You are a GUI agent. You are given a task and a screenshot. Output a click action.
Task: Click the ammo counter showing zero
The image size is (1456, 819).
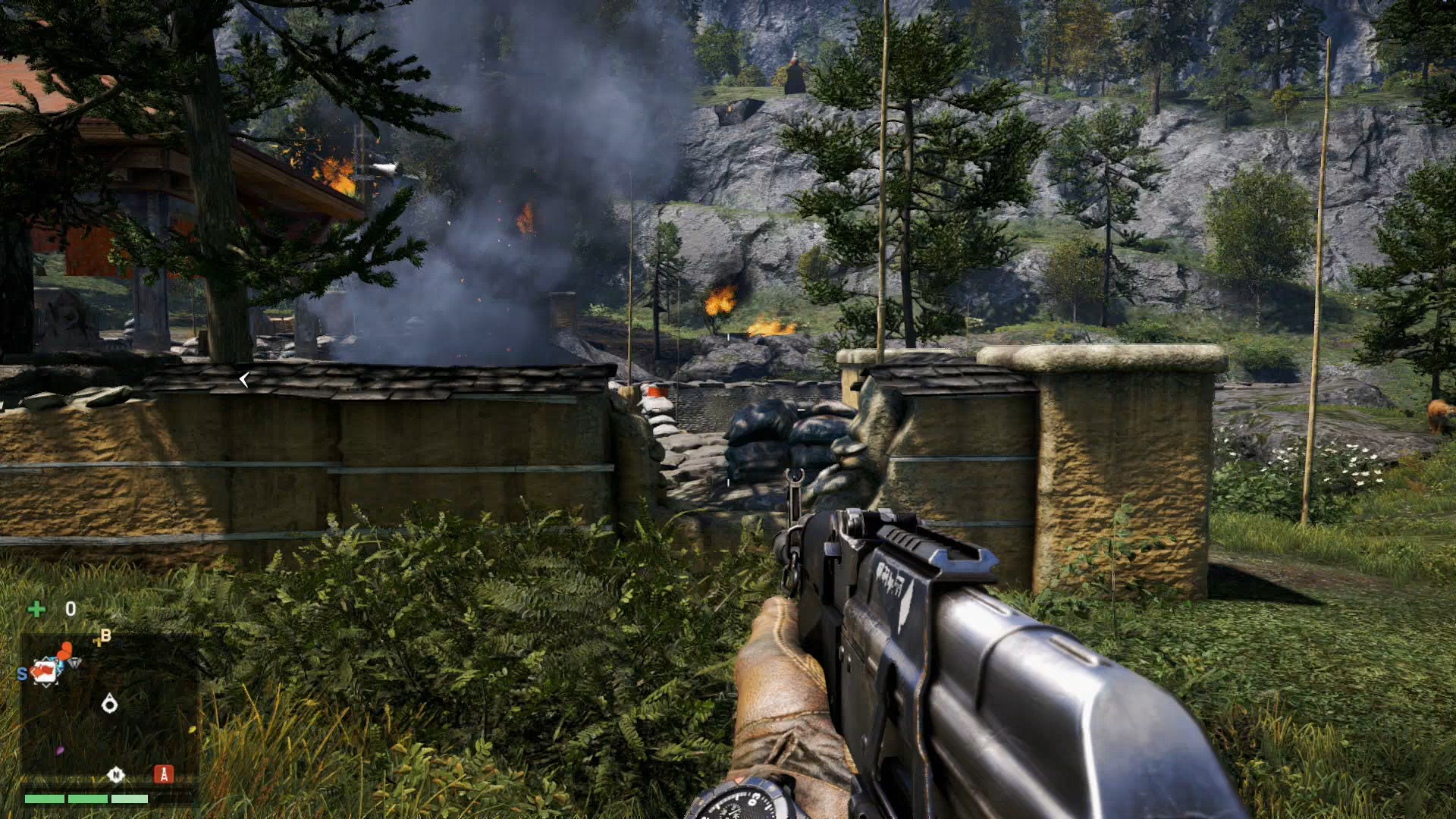[71, 607]
